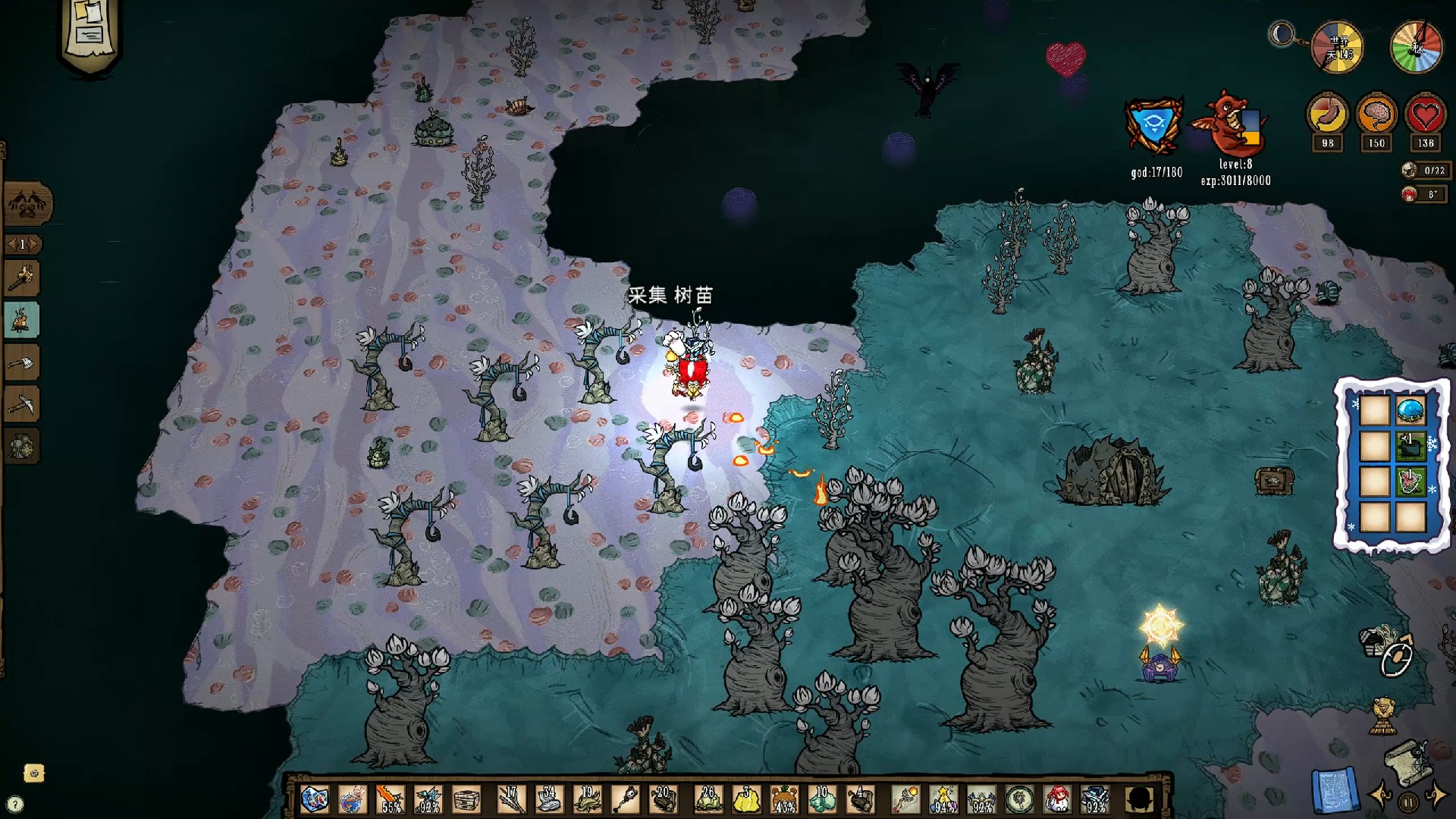The width and height of the screenshot is (1456, 819).
Task: Click the wooden chest item slot
Action: [466, 800]
